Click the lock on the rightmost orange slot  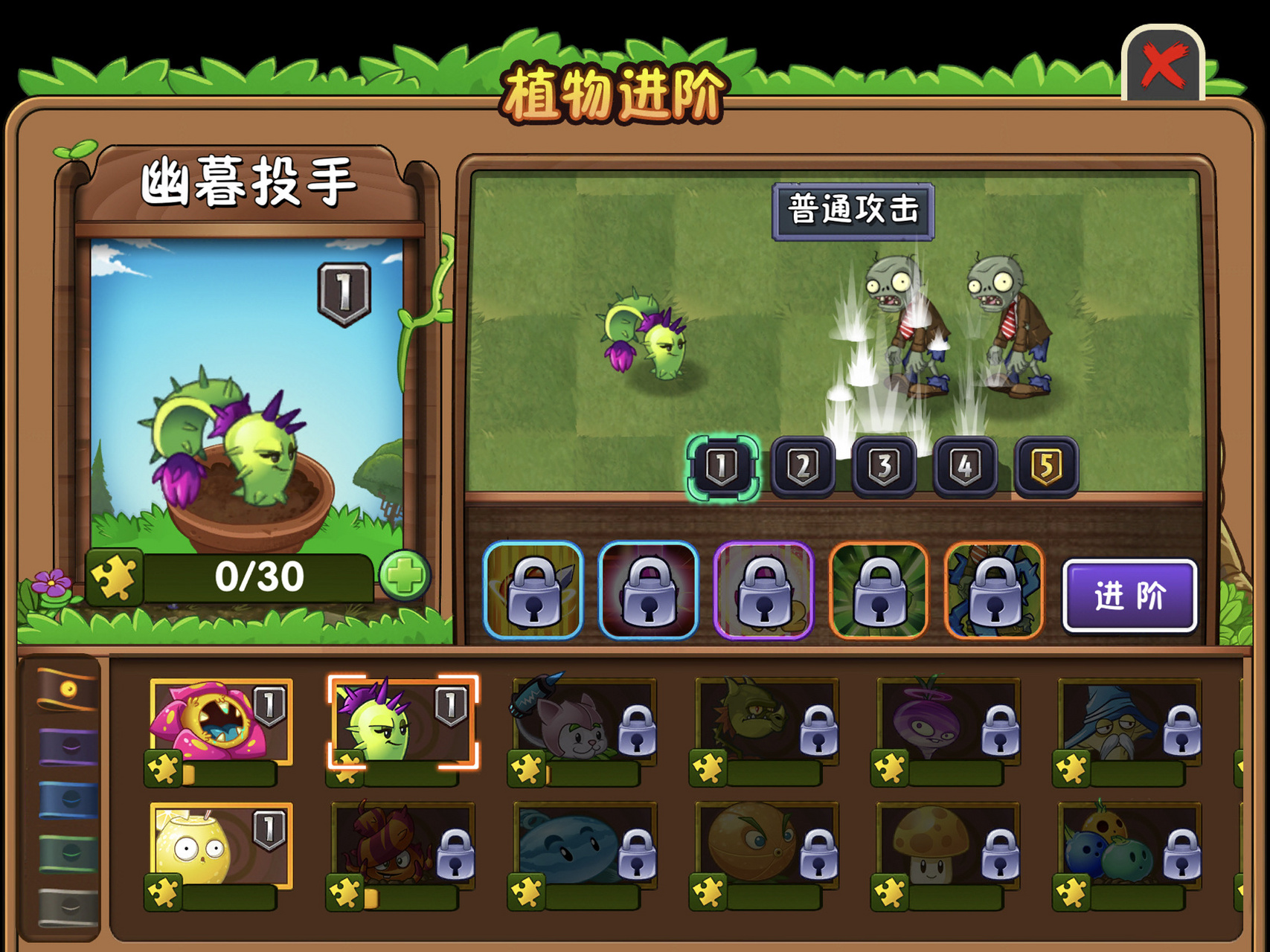pos(995,591)
